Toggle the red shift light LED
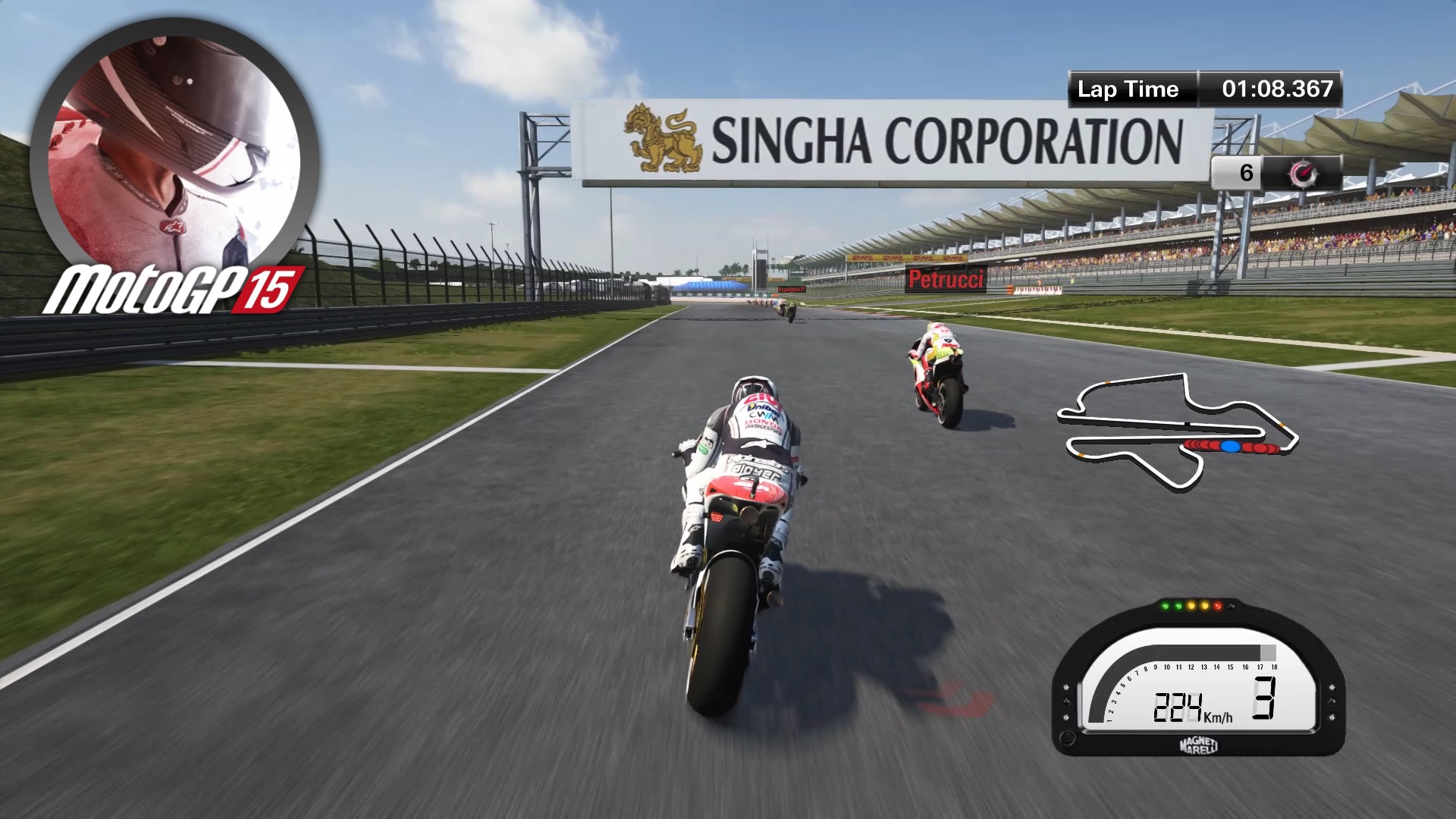The height and width of the screenshot is (819, 1456). (1218, 606)
